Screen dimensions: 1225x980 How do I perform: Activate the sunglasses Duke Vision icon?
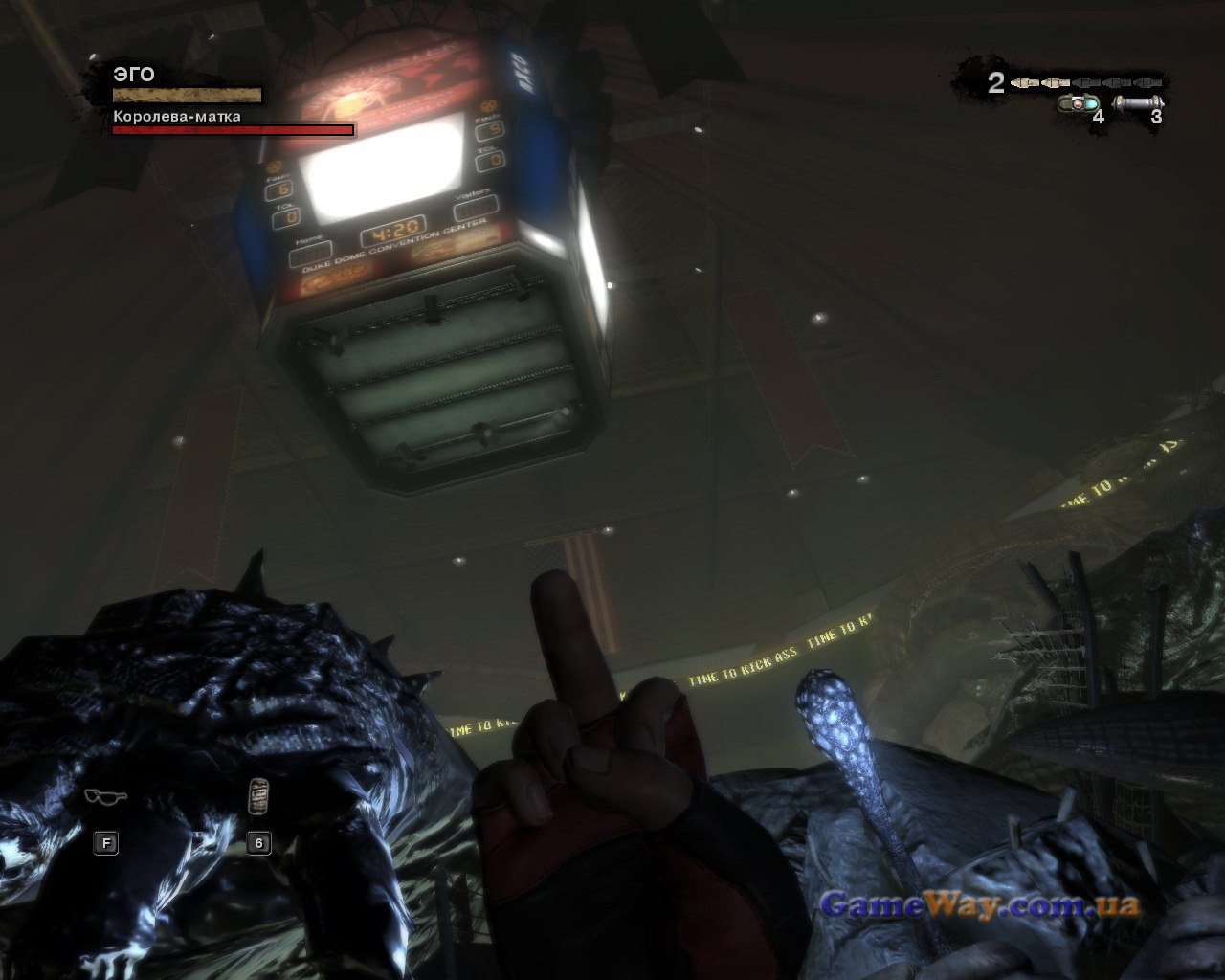(x=104, y=795)
